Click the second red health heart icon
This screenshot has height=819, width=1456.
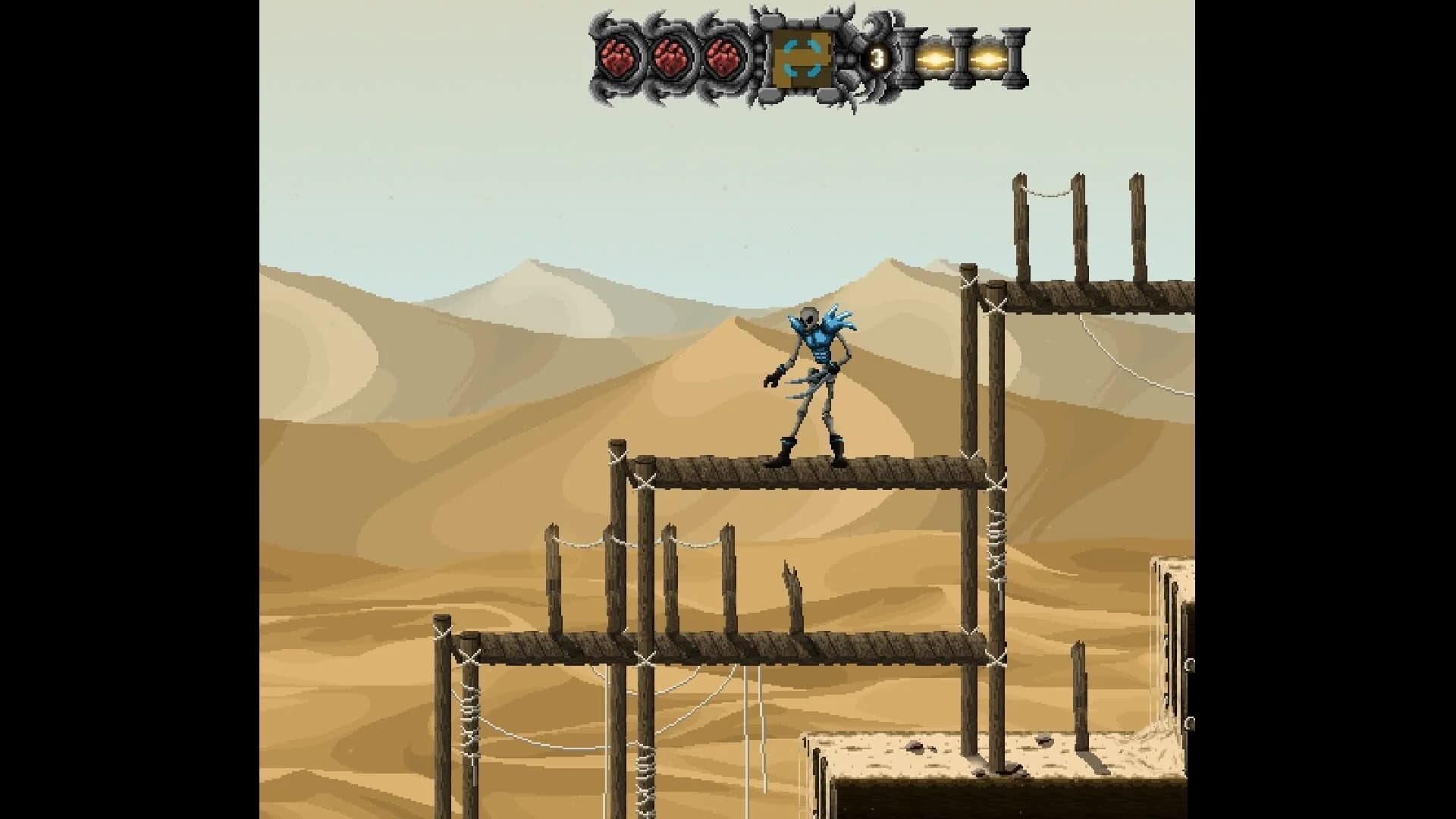[670, 57]
